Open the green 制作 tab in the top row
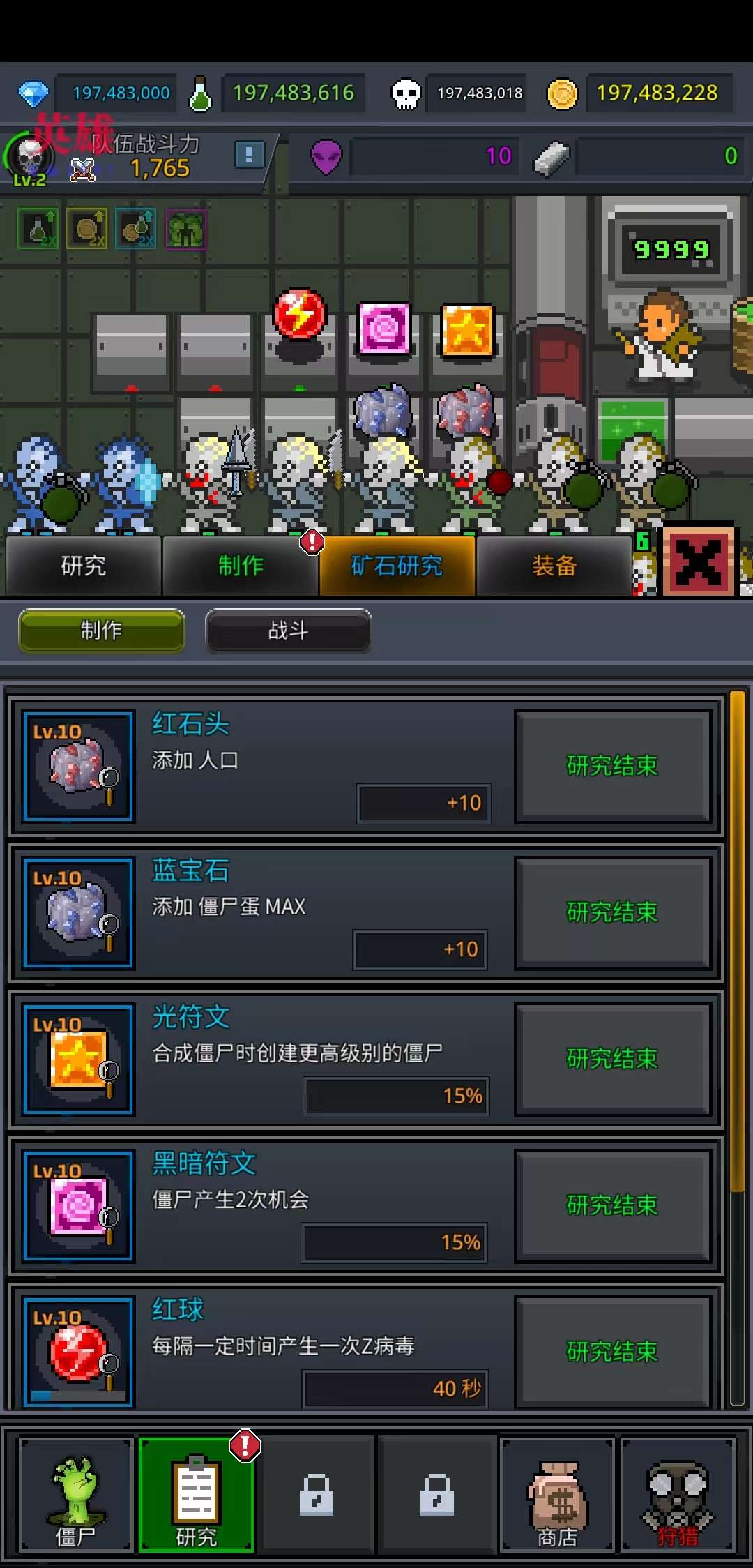This screenshot has width=753, height=1568. click(x=241, y=566)
